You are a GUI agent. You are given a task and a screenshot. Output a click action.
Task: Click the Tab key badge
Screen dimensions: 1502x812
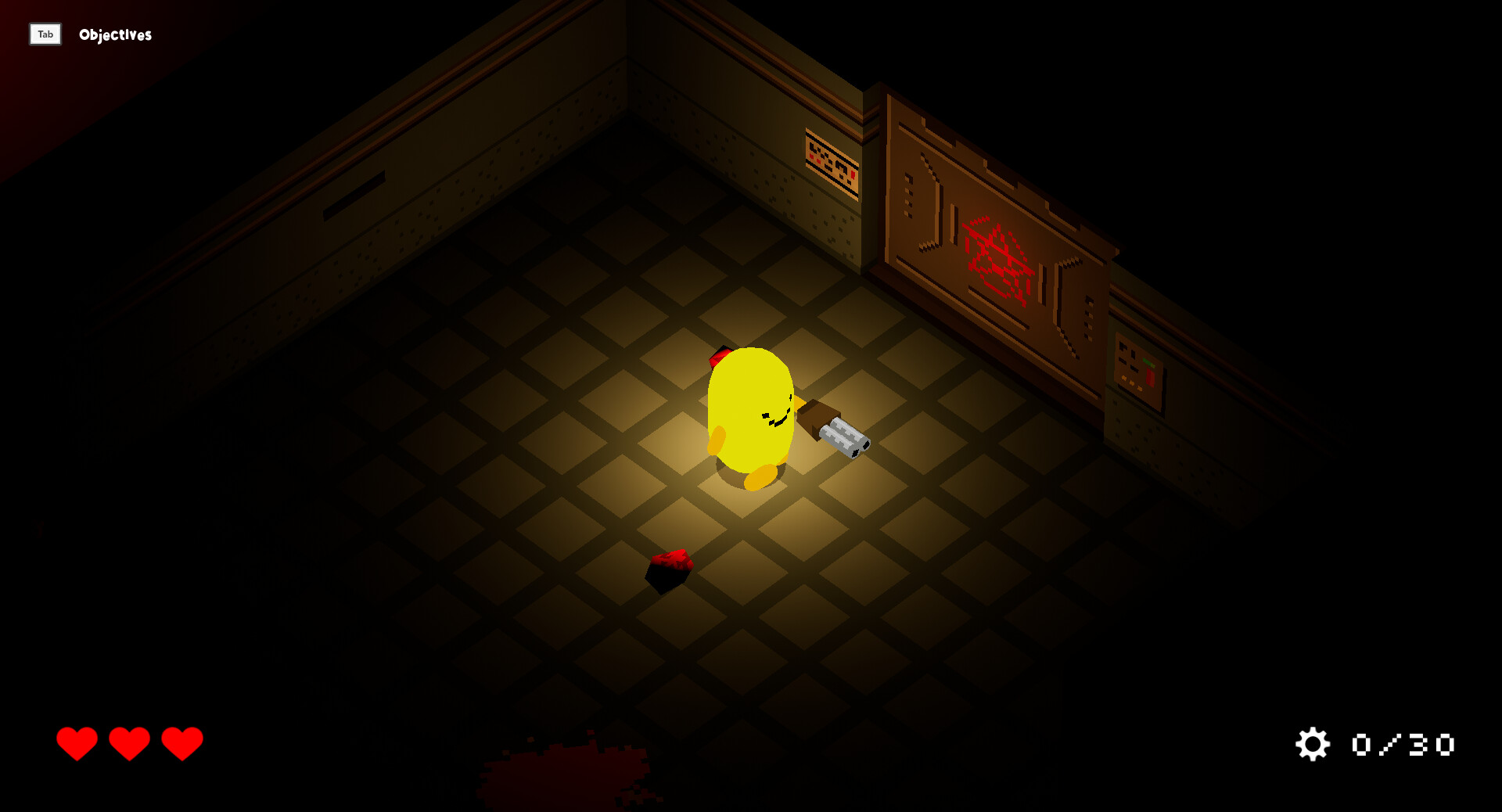(45, 34)
